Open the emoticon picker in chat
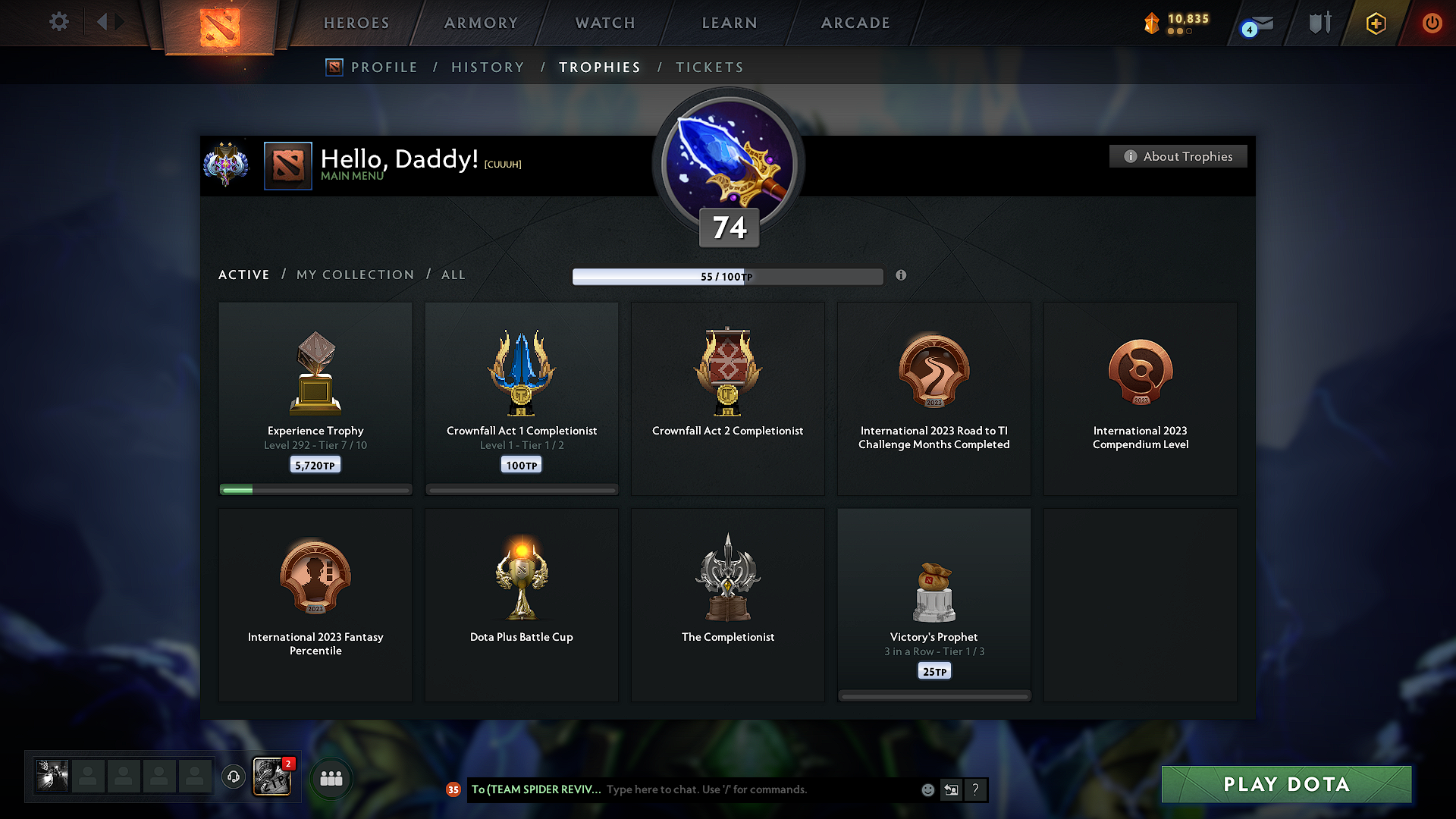This screenshot has width=1456, height=819. click(x=927, y=789)
